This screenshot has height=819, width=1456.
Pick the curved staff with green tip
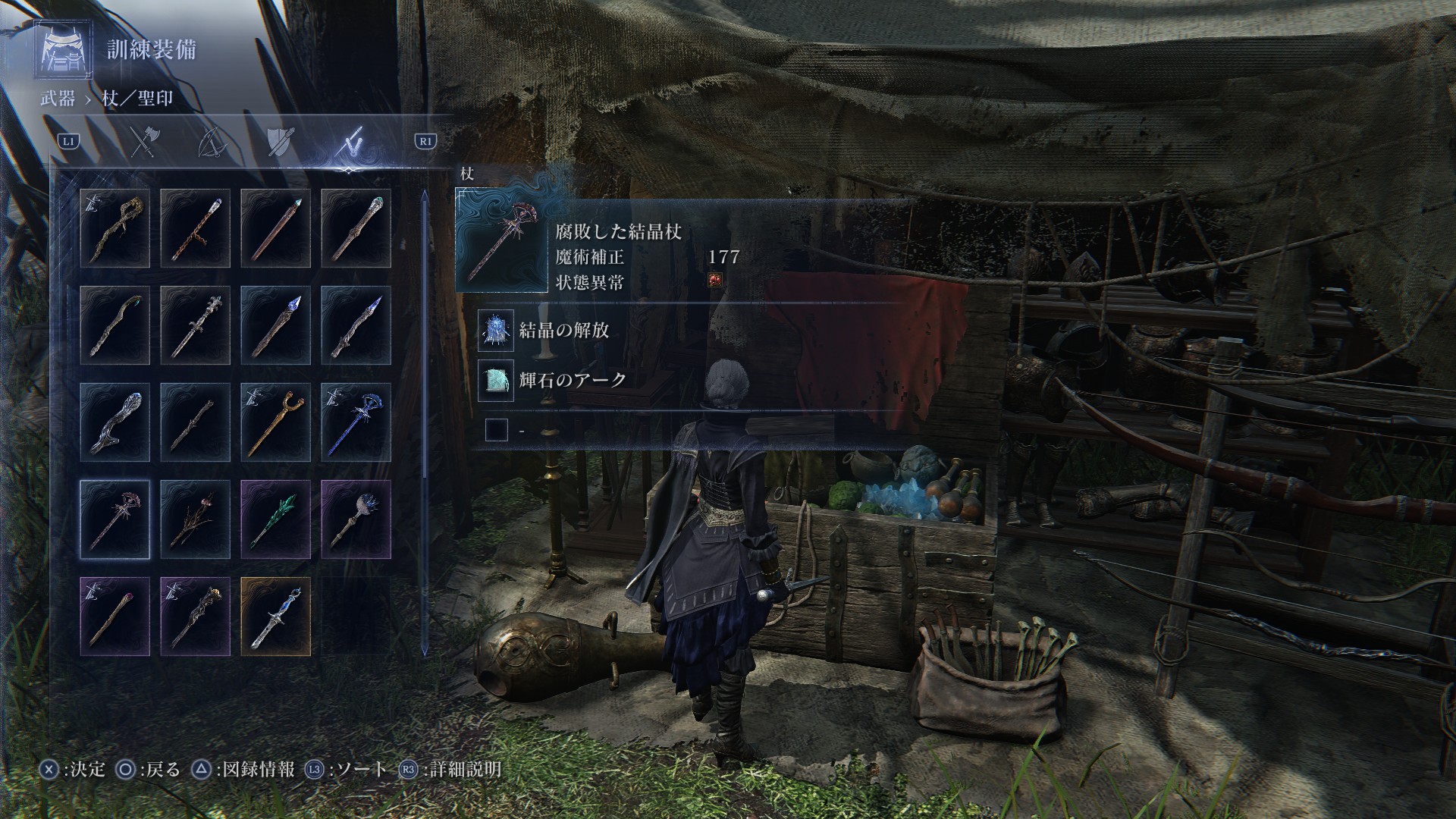click(x=115, y=325)
